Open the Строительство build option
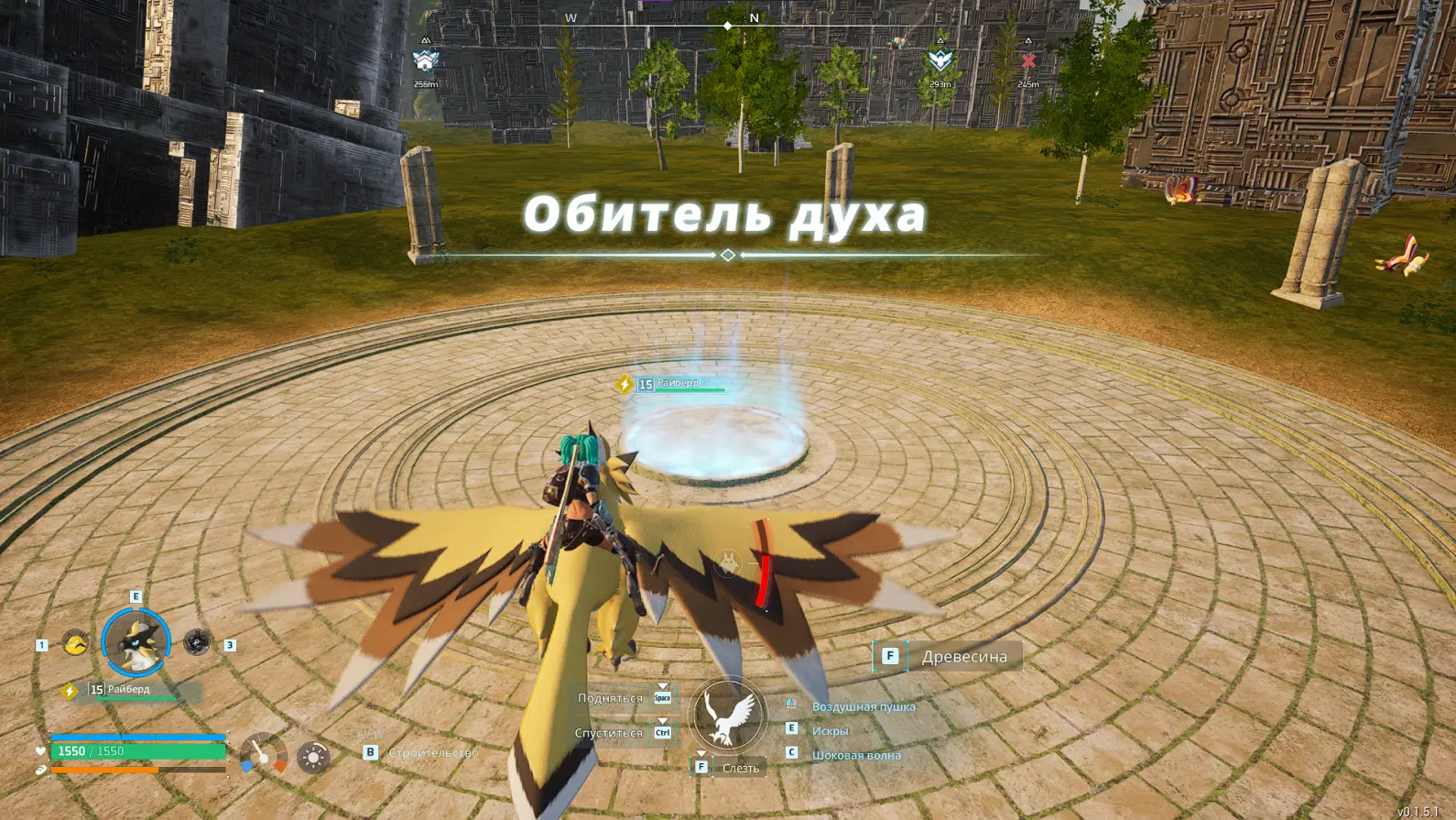Image resolution: width=1456 pixels, height=820 pixels. click(x=432, y=752)
